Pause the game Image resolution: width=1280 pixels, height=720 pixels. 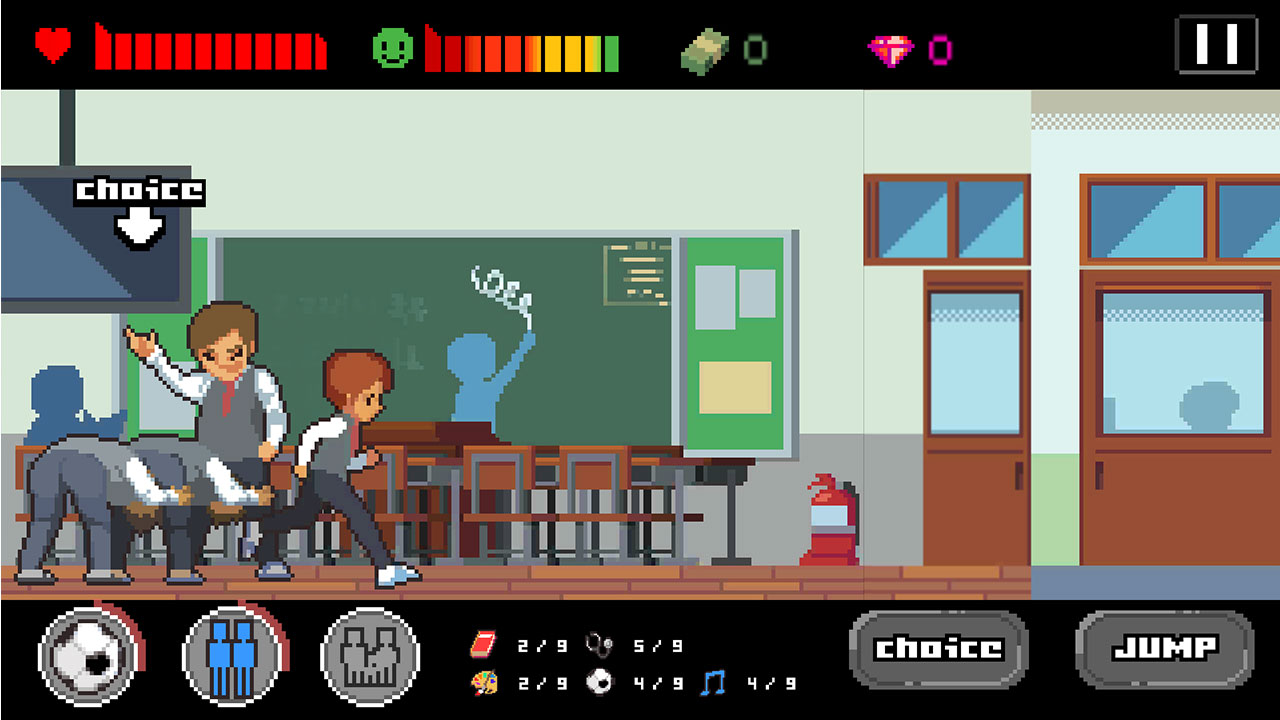click(1216, 44)
